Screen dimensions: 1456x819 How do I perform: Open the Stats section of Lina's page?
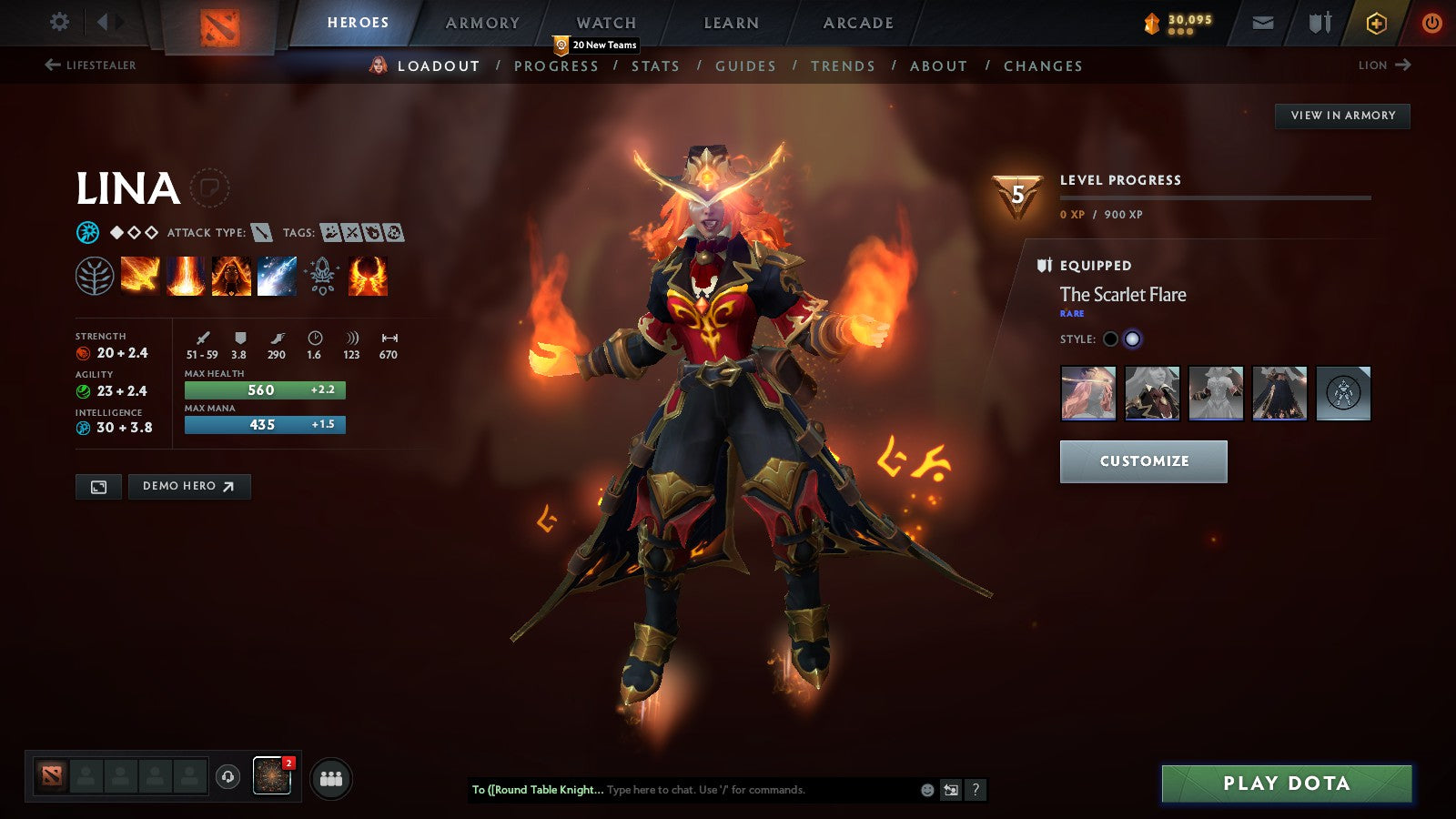(x=657, y=66)
